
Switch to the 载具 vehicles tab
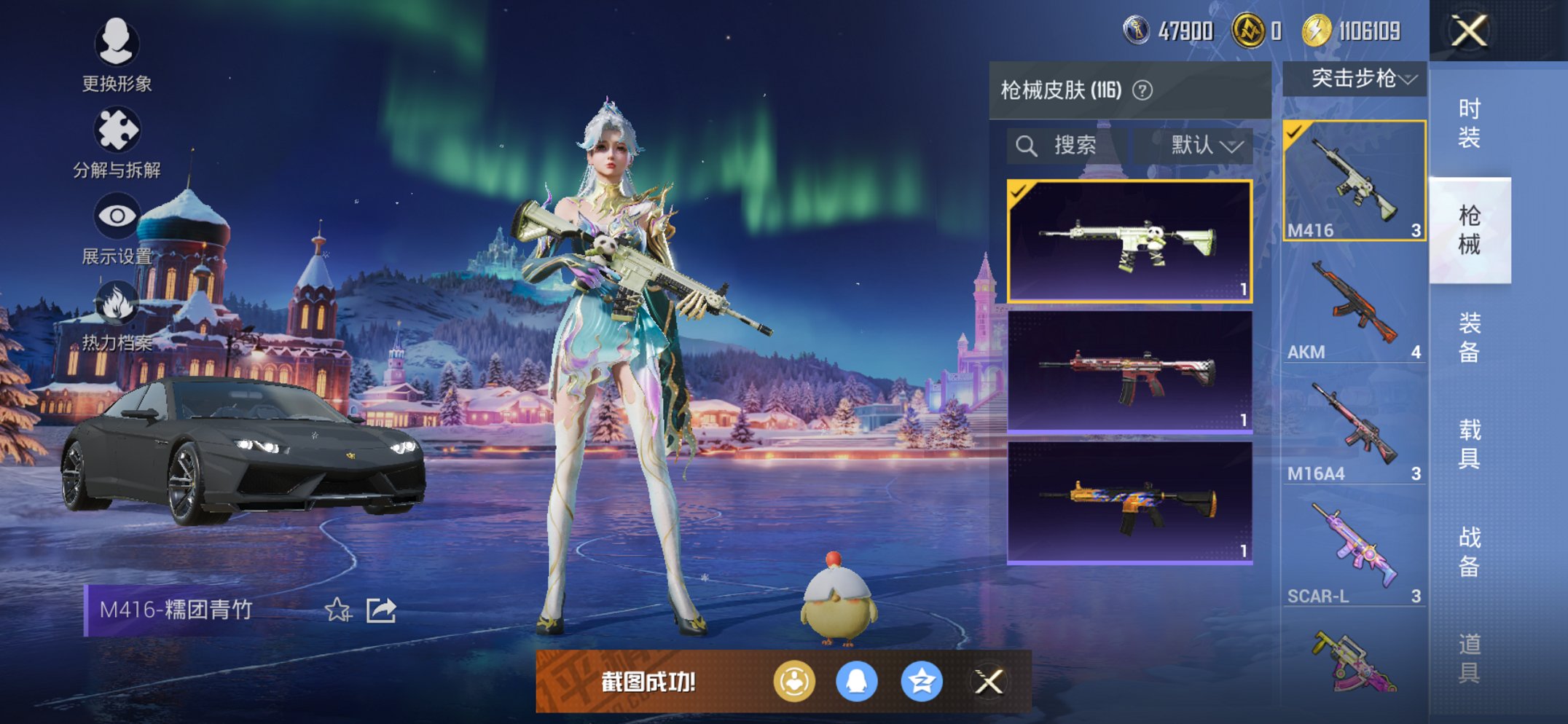[x=1469, y=444]
